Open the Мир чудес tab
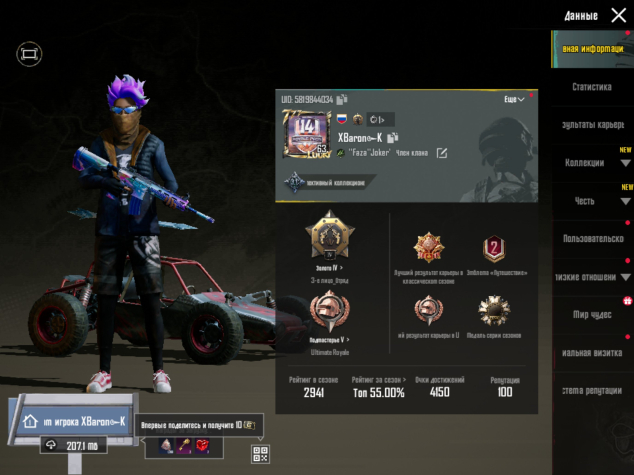Viewport: 634px width, 475px height. tap(592, 314)
